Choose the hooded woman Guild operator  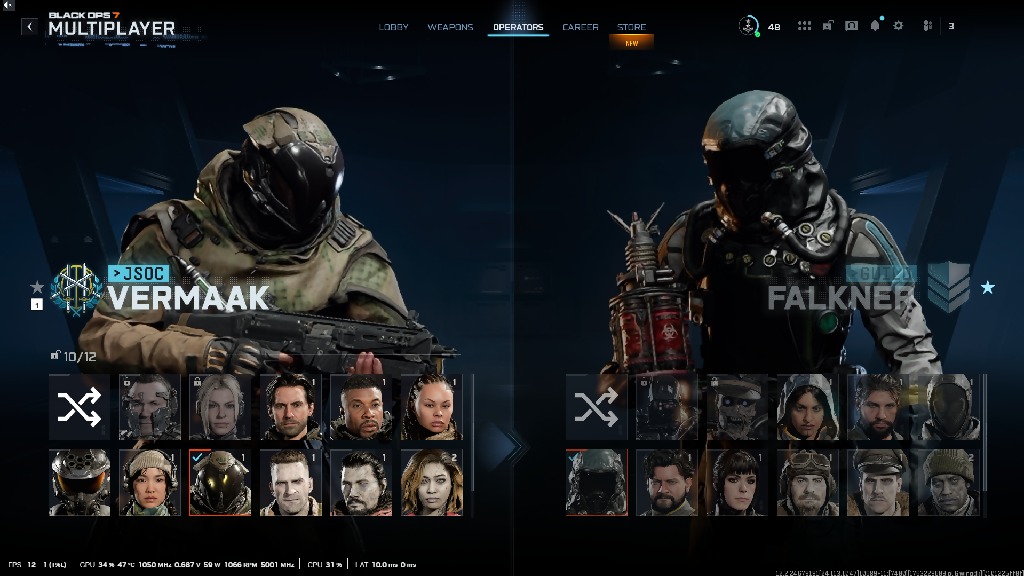pos(808,407)
